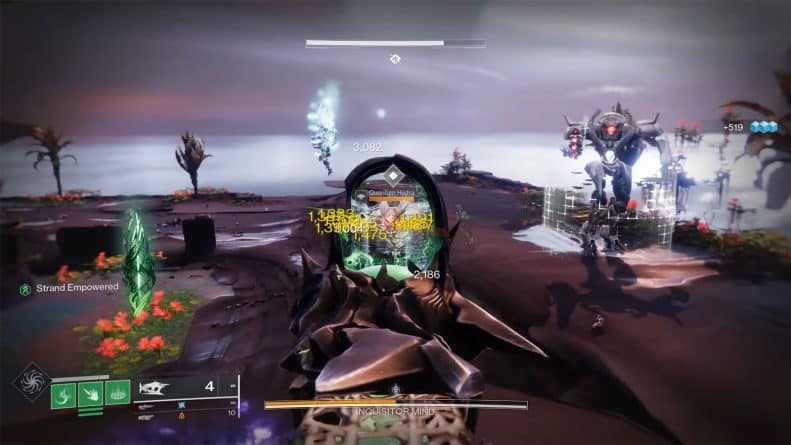Select the equipped weapon icon
The image size is (791, 445).
point(156,387)
